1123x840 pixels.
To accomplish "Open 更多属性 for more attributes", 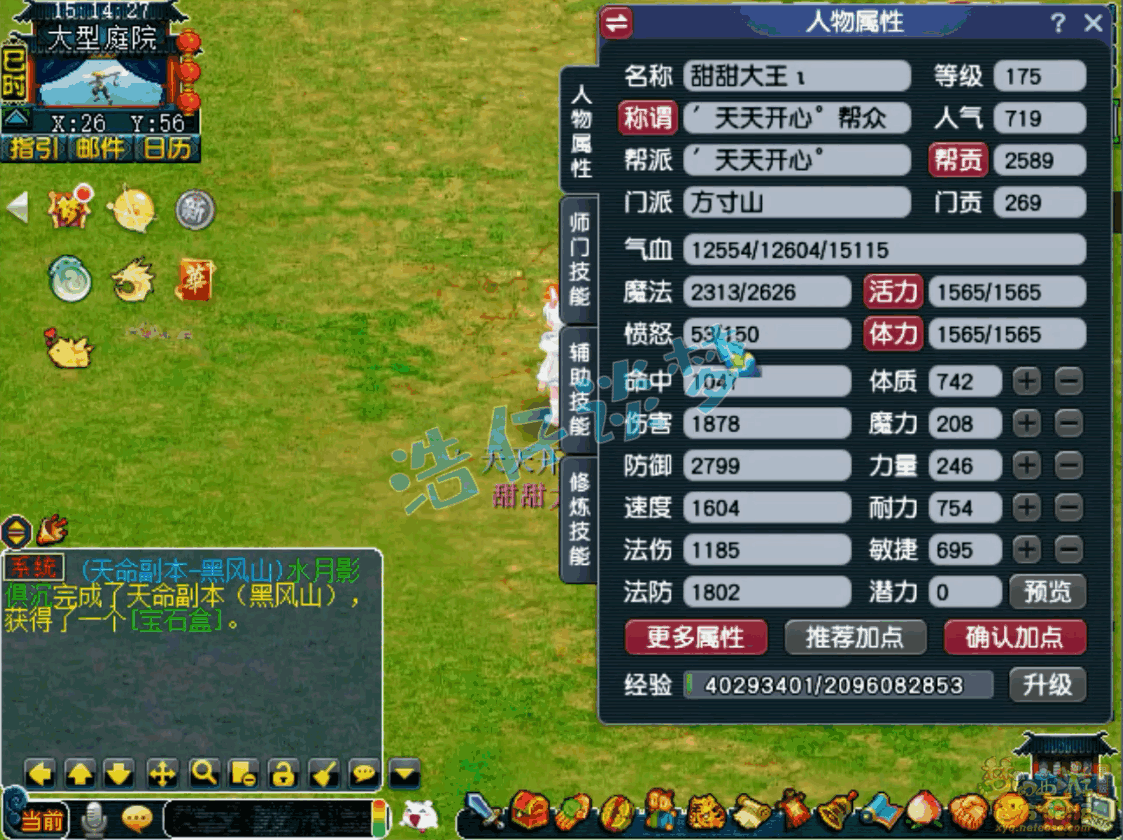I will (x=696, y=637).
